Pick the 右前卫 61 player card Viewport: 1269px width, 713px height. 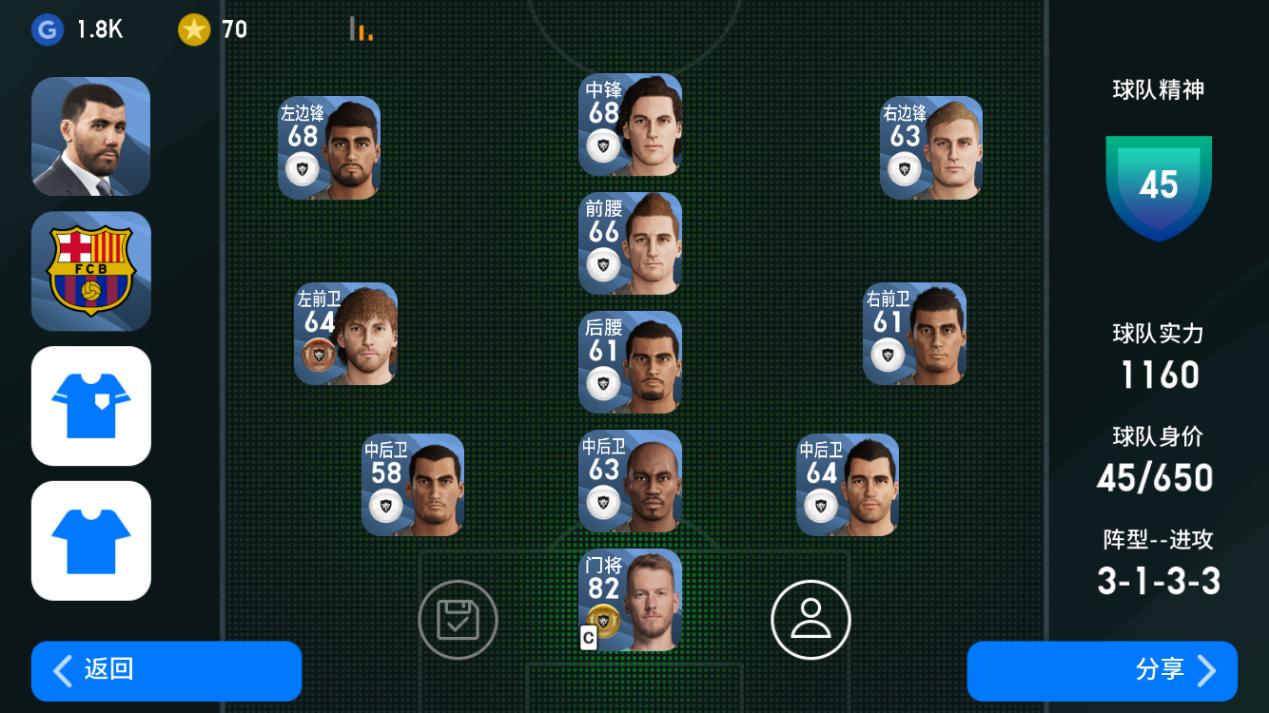point(914,334)
